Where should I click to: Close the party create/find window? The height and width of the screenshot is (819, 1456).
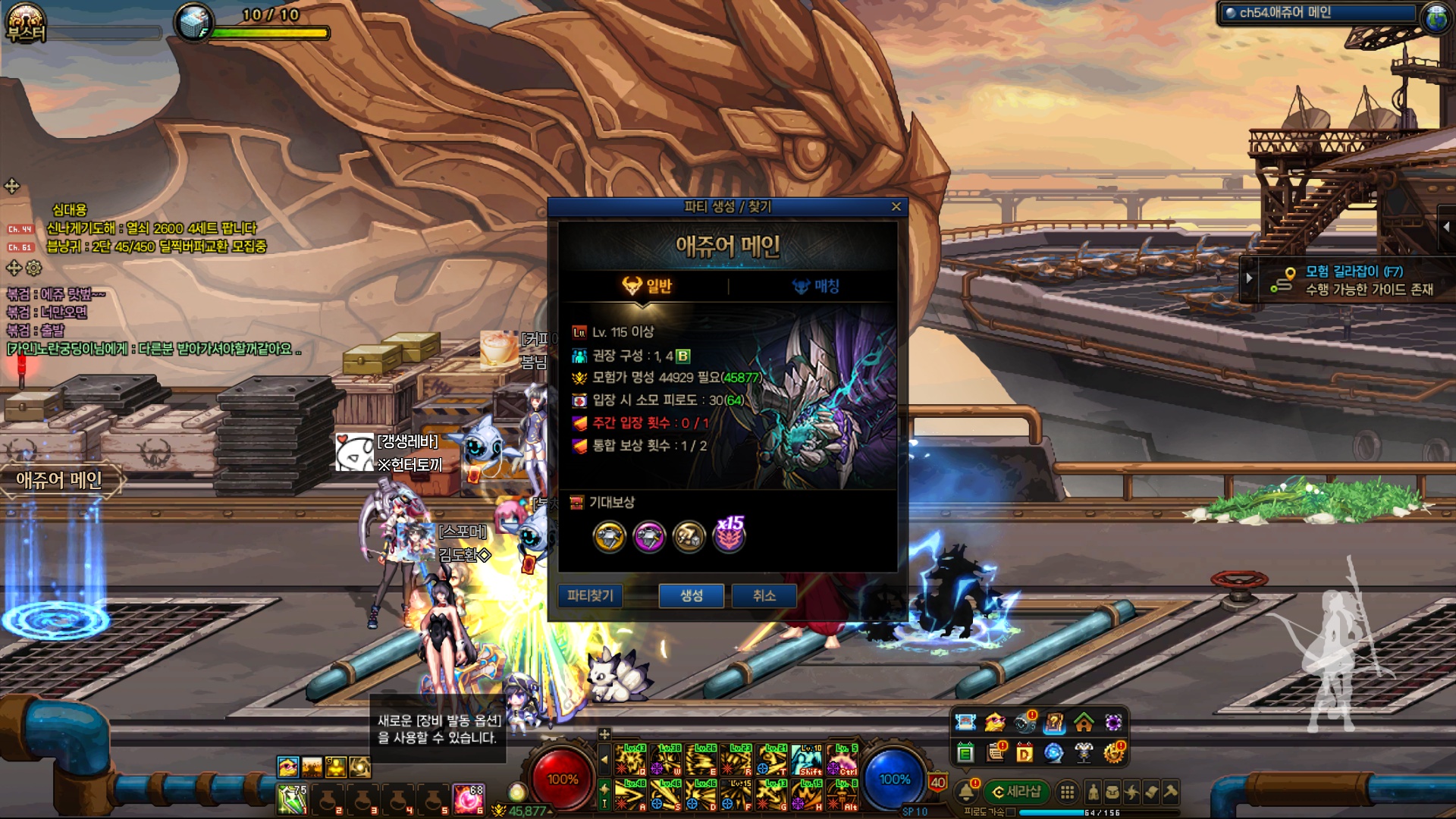(x=896, y=206)
